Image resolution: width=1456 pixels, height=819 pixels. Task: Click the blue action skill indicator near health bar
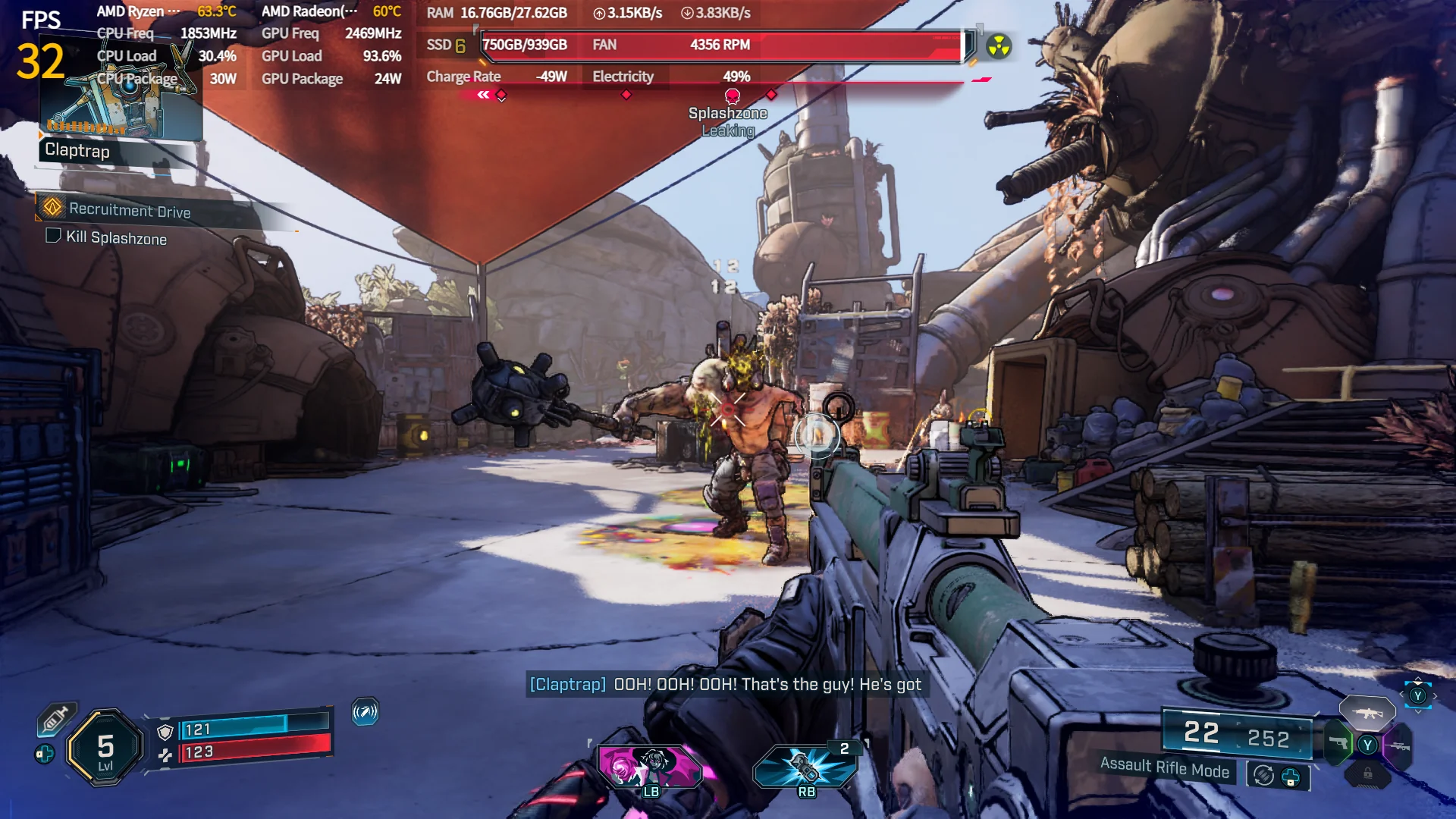point(366,711)
